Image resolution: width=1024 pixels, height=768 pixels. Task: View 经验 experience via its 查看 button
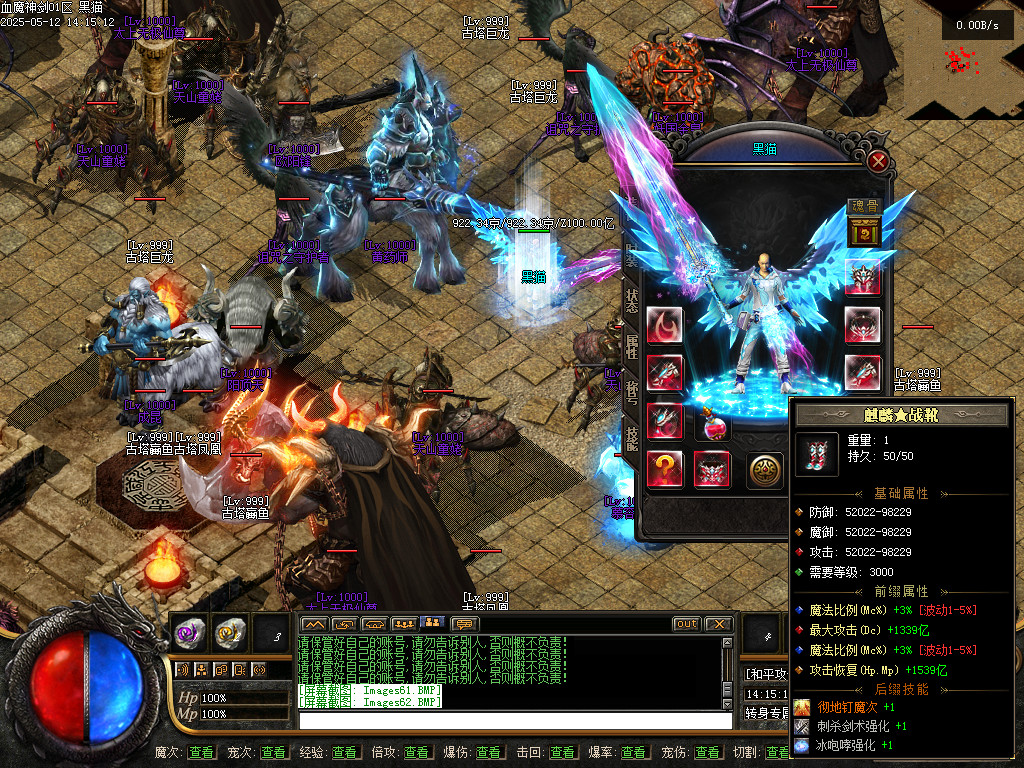(345, 752)
